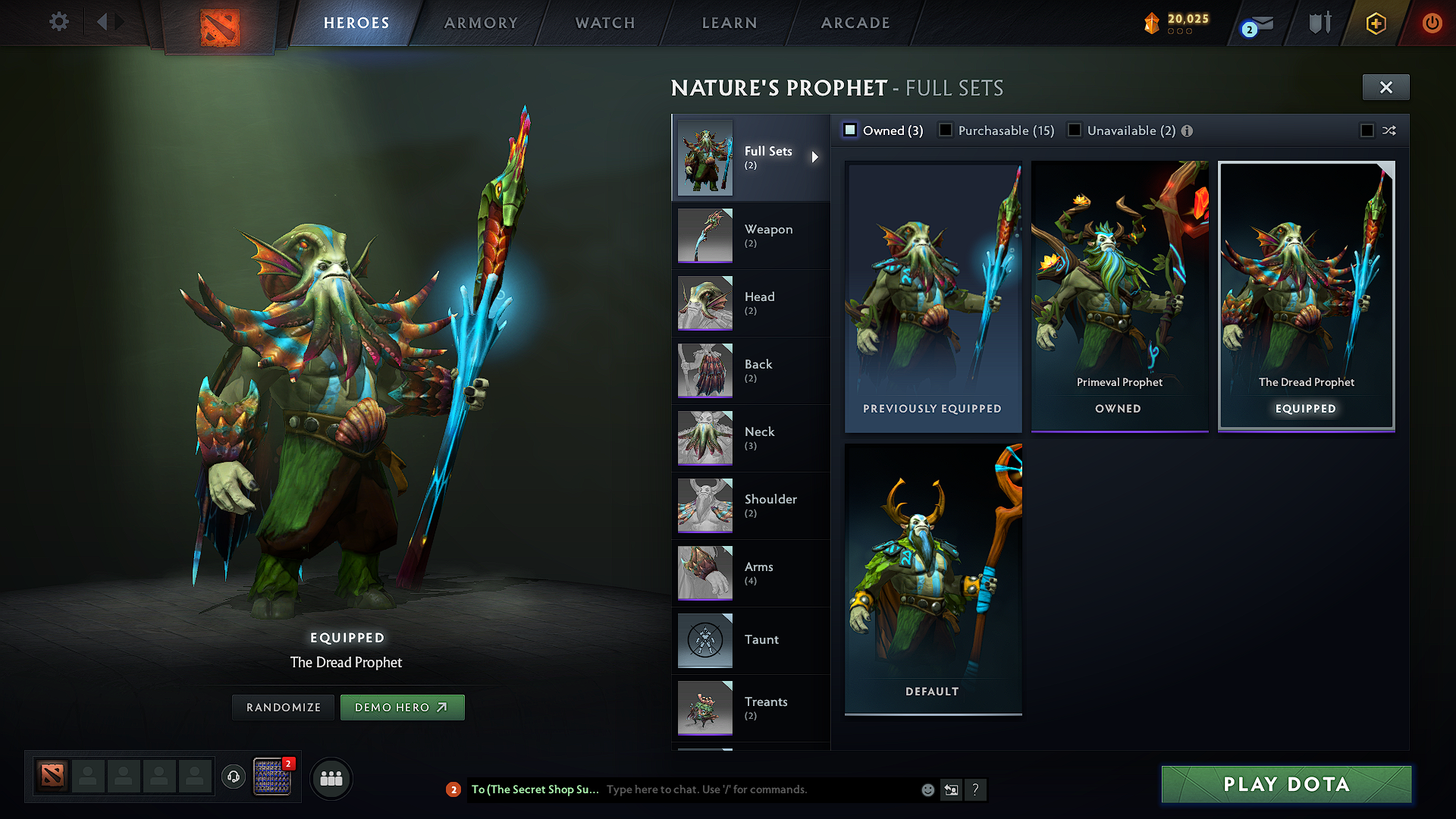This screenshot has width=1456, height=819.
Task: Tick the Unavailable filter checkbox
Action: click(1075, 130)
